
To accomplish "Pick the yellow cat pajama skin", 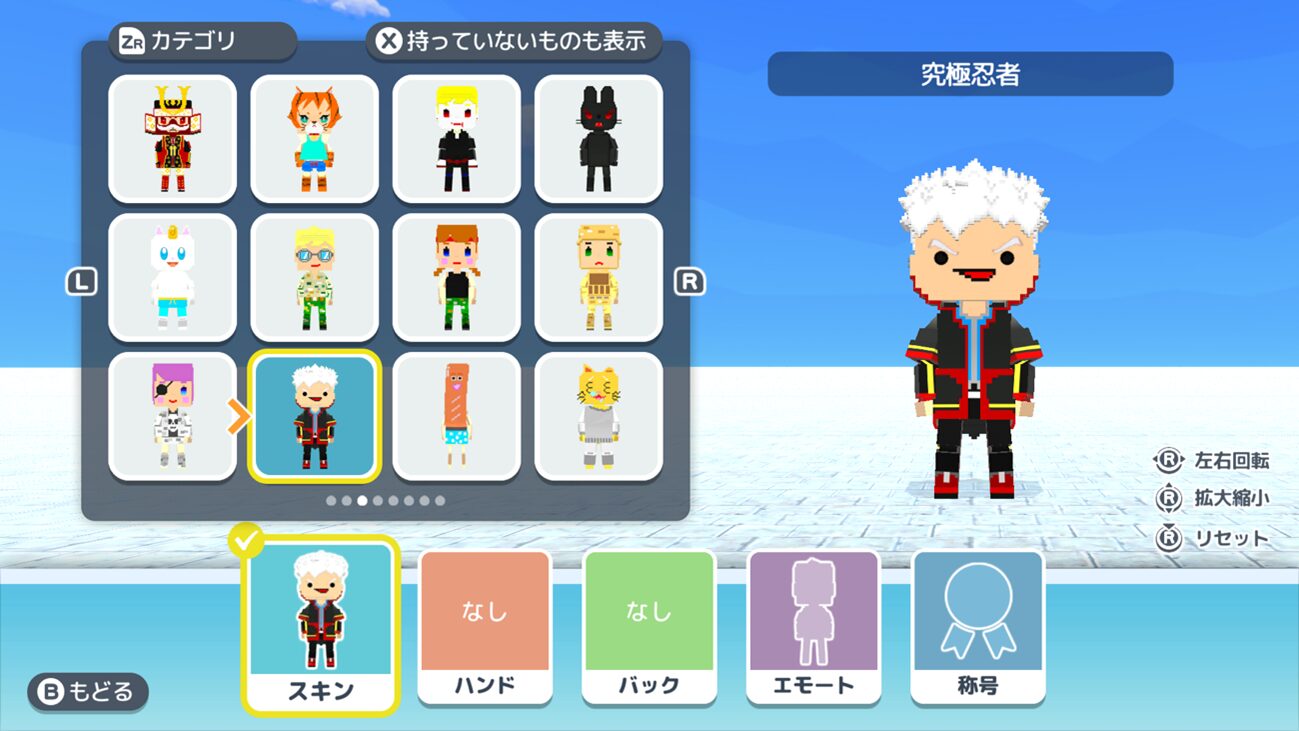I will point(598,415).
